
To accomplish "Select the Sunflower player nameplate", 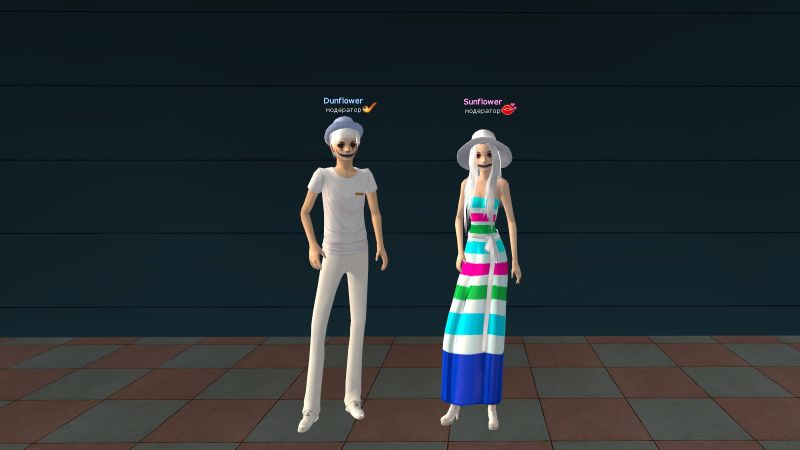I will [x=482, y=102].
